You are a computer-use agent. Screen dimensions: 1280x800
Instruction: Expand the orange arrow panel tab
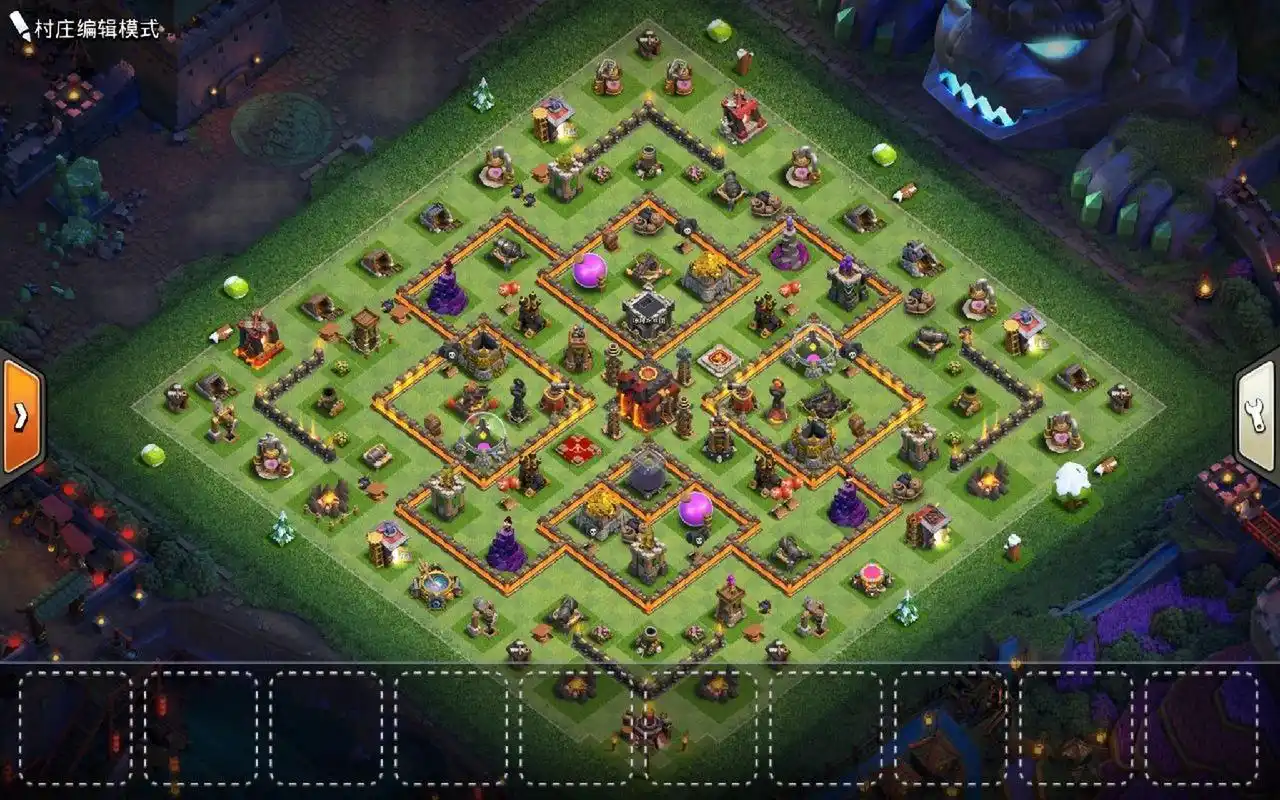click(20, 414)
